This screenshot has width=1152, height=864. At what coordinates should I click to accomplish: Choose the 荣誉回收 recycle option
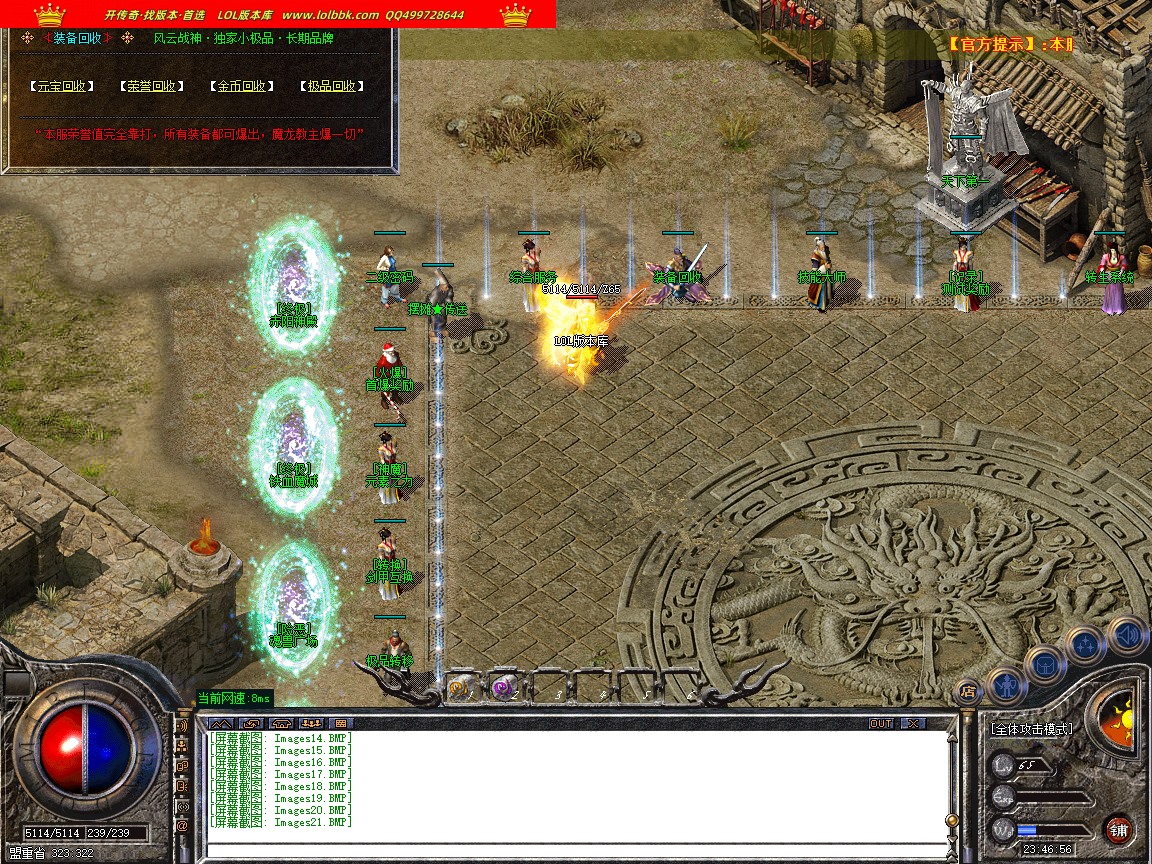click(151, 87)
